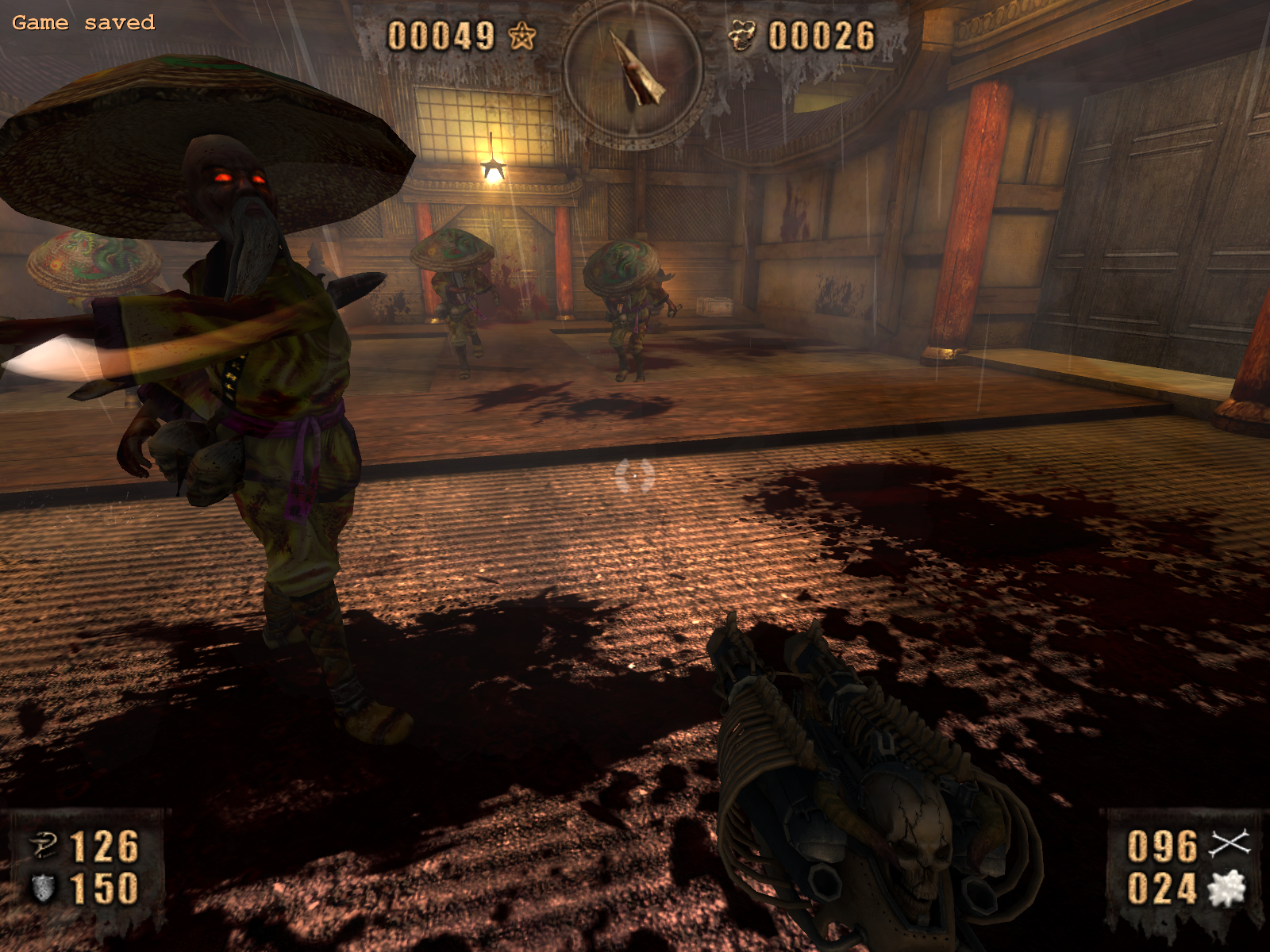Select the shuriken primary ammo icon

coord(1229,844)
